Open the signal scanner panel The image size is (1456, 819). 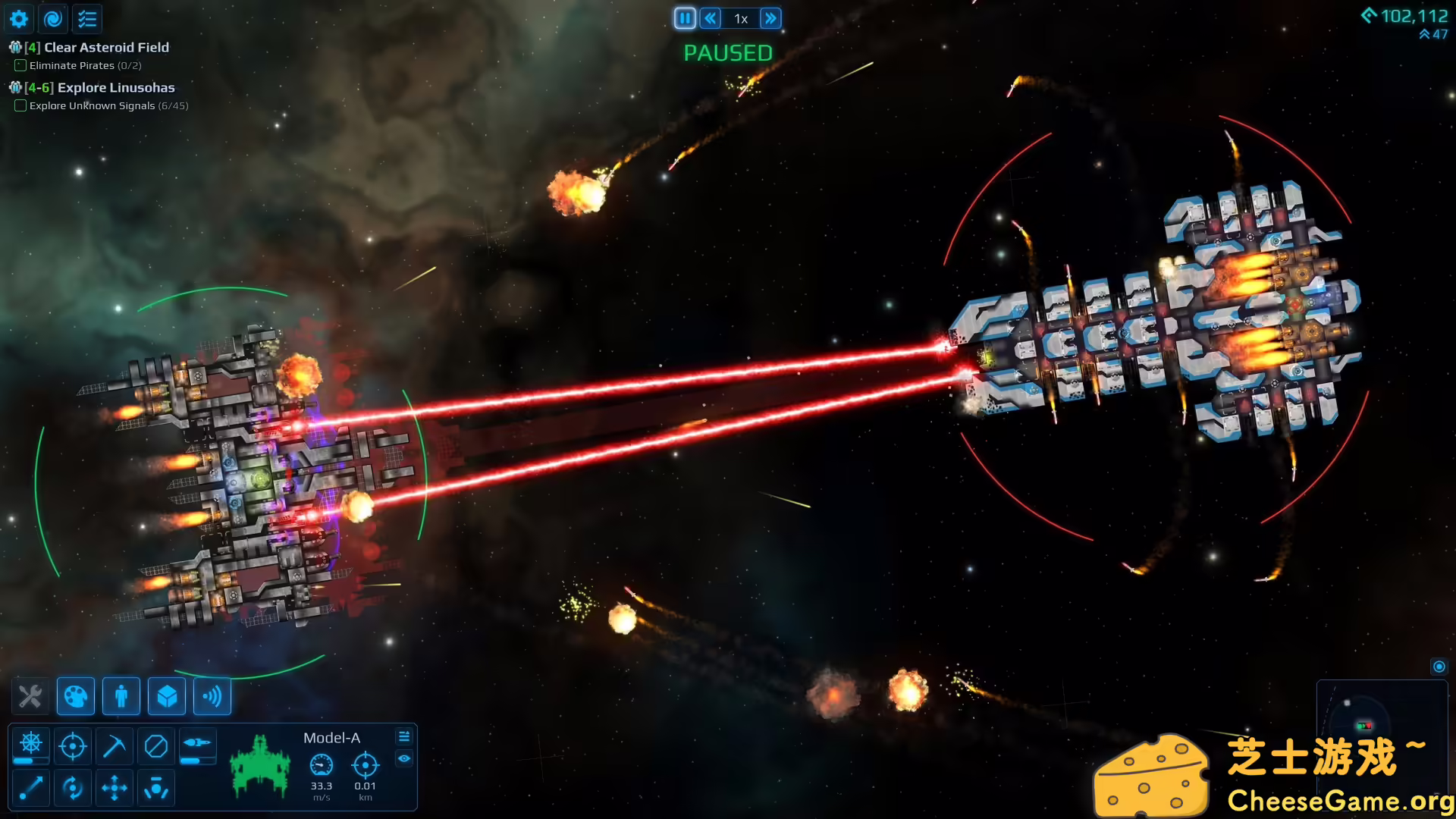coord(212,696)
